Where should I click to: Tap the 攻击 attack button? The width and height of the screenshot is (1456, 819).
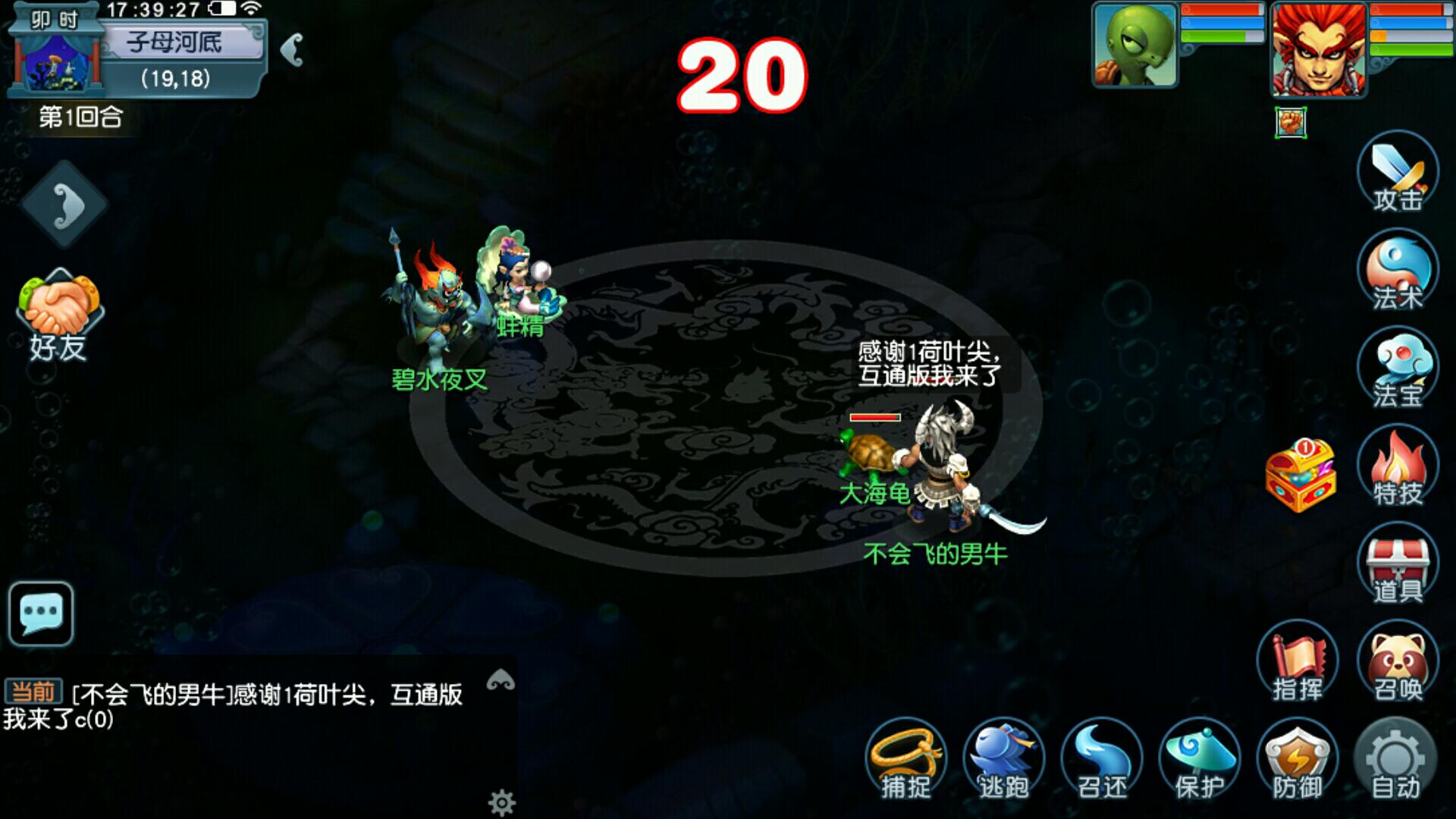[x=1397, y=174]
